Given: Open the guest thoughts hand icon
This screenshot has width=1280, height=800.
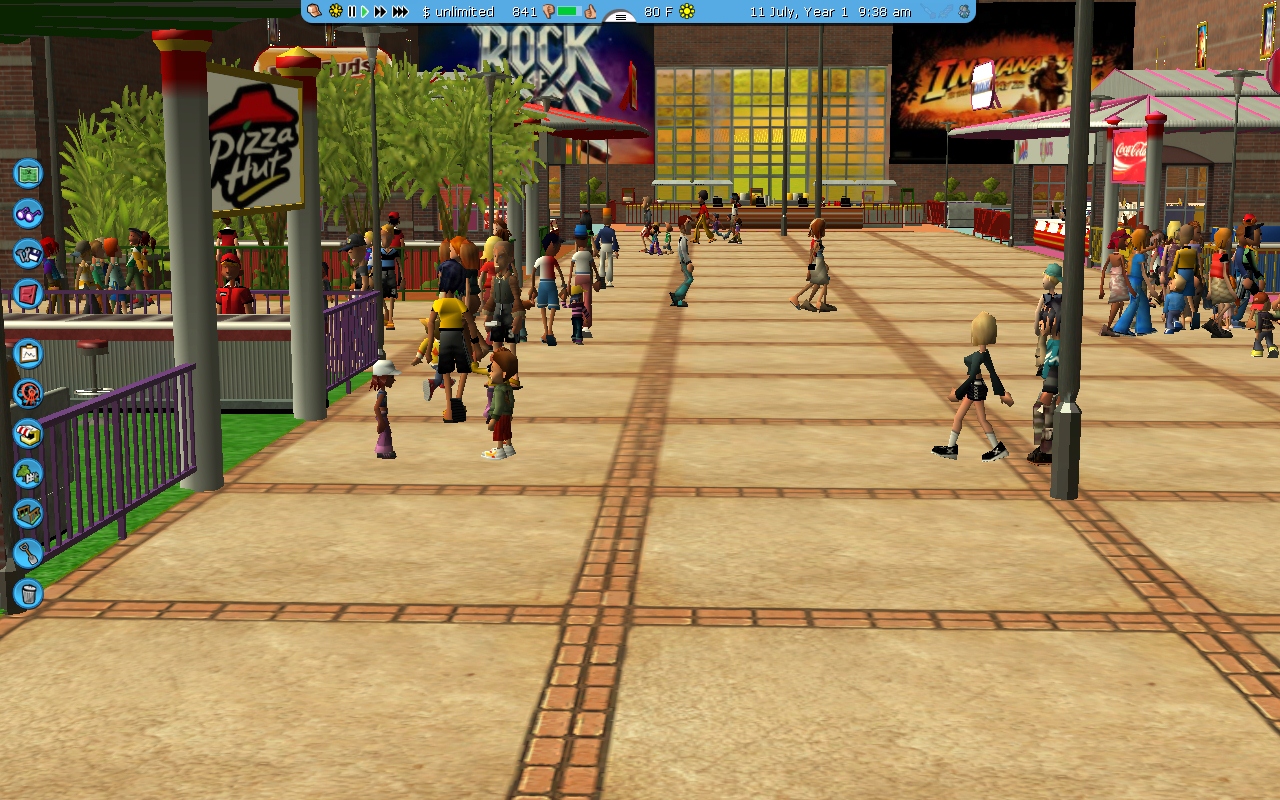Looking at the screenshot, I should pyautogui.click(x=313, y=12).
